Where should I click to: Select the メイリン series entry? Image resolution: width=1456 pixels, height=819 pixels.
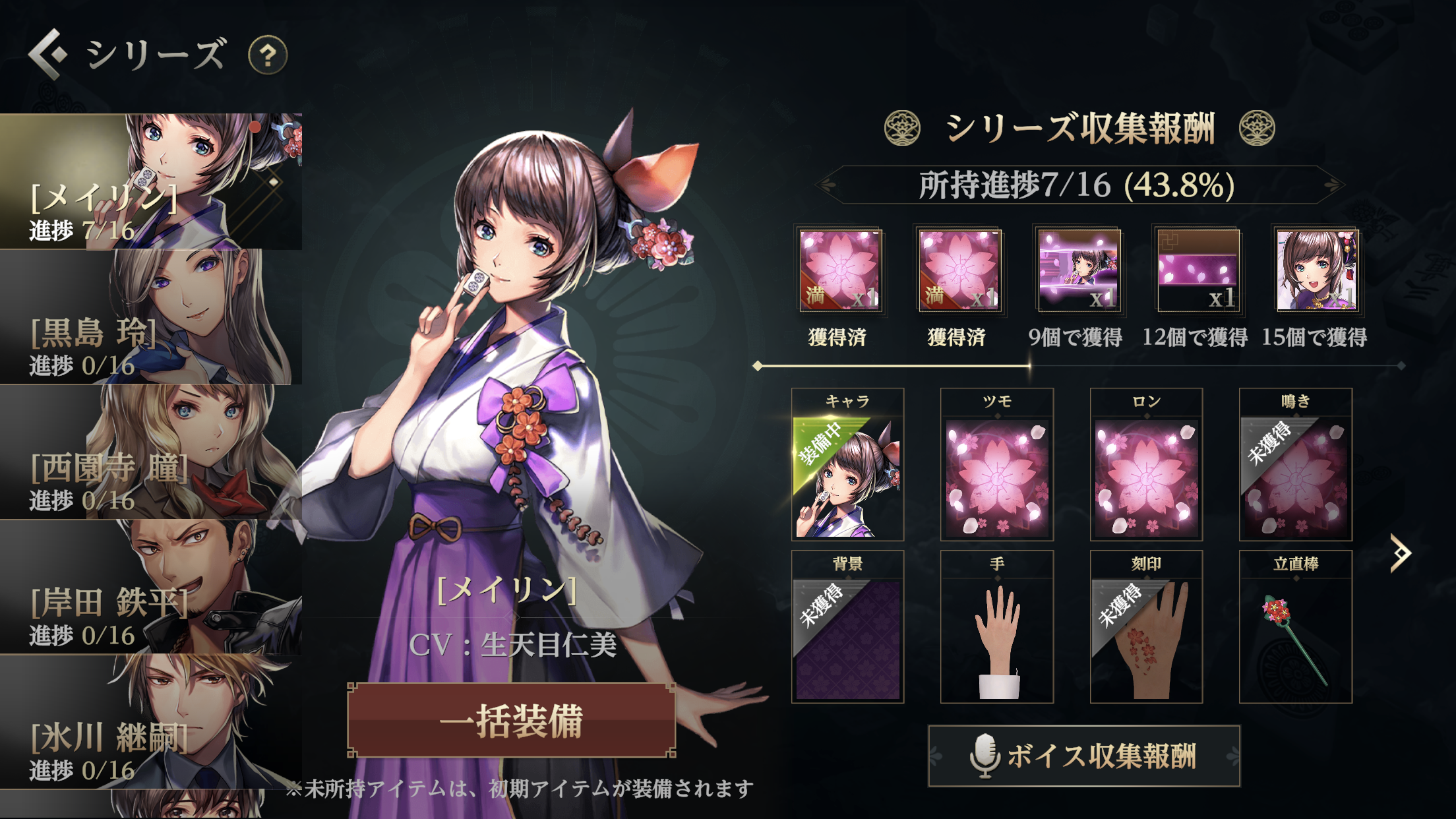tap(150, 181)
